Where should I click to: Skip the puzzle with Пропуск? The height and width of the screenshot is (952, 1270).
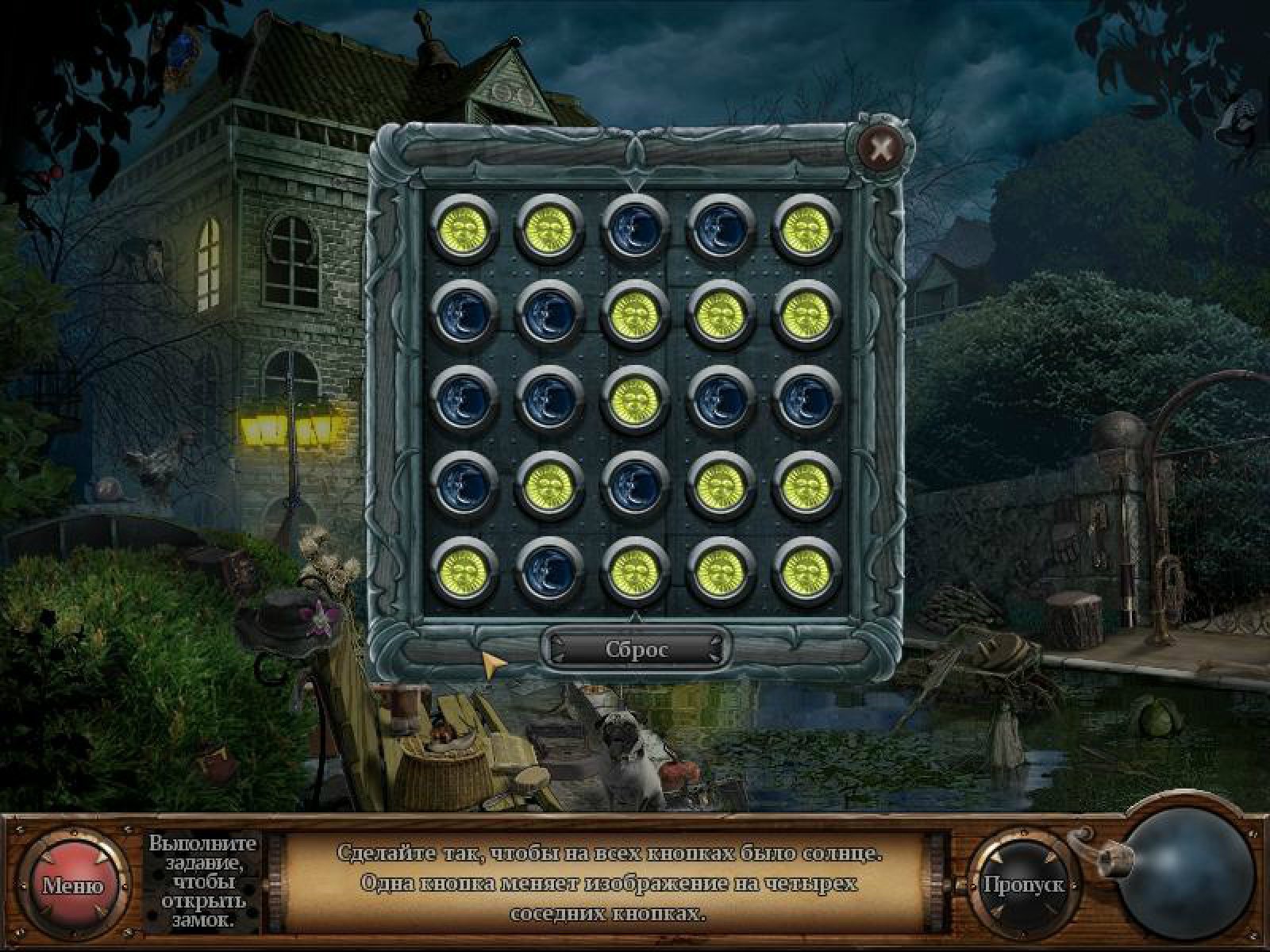pyautogui.click(x=1023, y=884)
